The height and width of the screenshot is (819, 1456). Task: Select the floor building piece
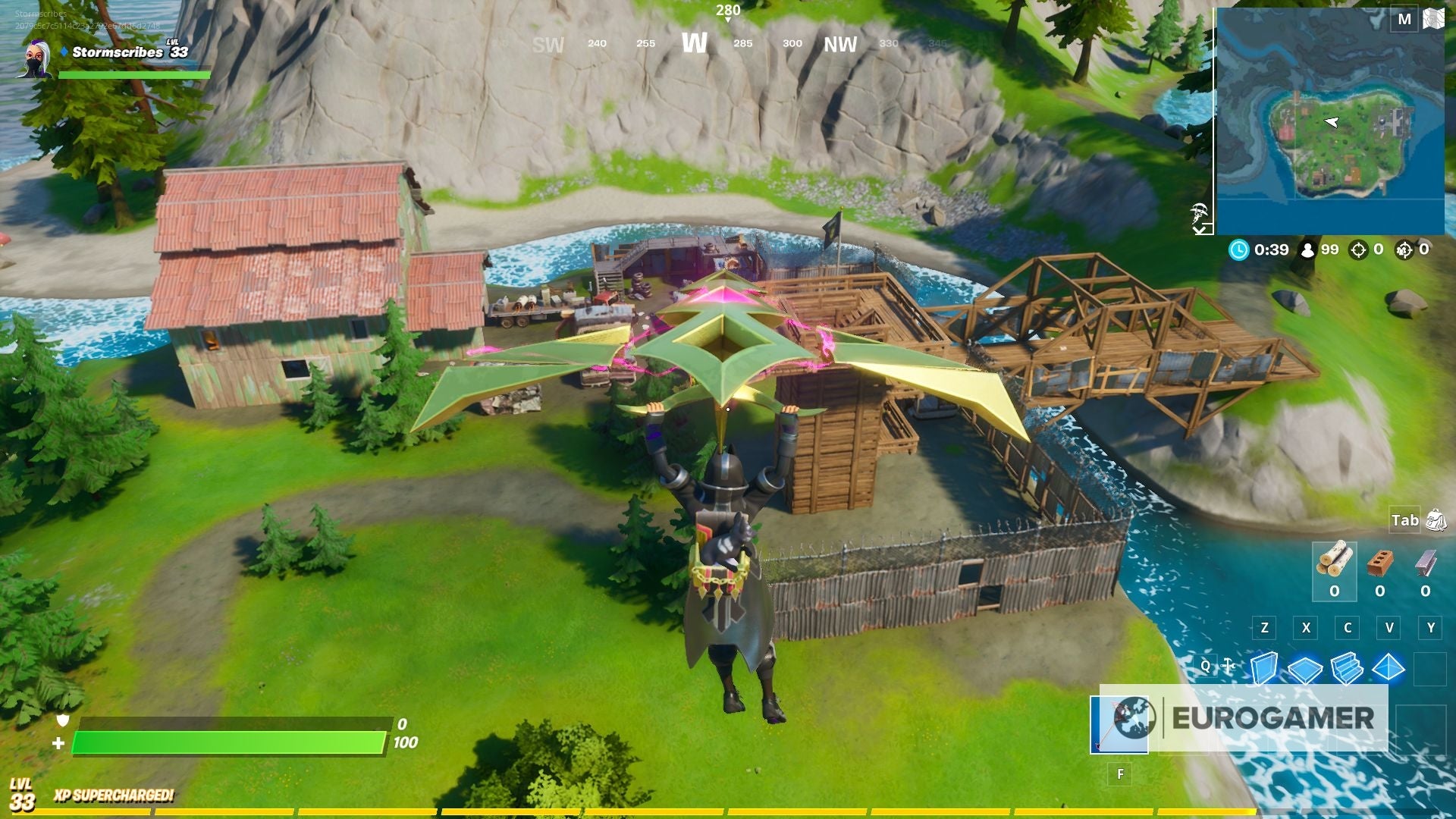click(1304, 669)
